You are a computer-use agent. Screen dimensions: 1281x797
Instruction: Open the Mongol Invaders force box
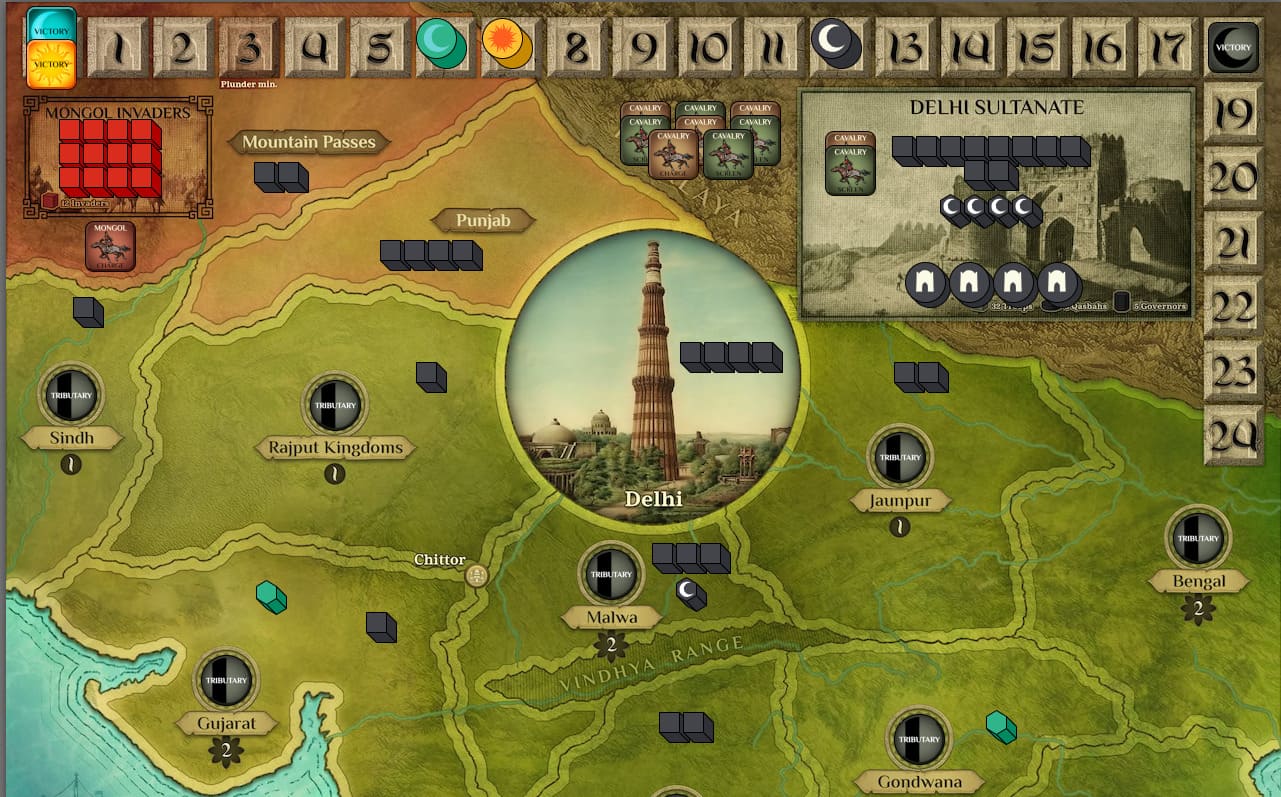coord(119,157)
